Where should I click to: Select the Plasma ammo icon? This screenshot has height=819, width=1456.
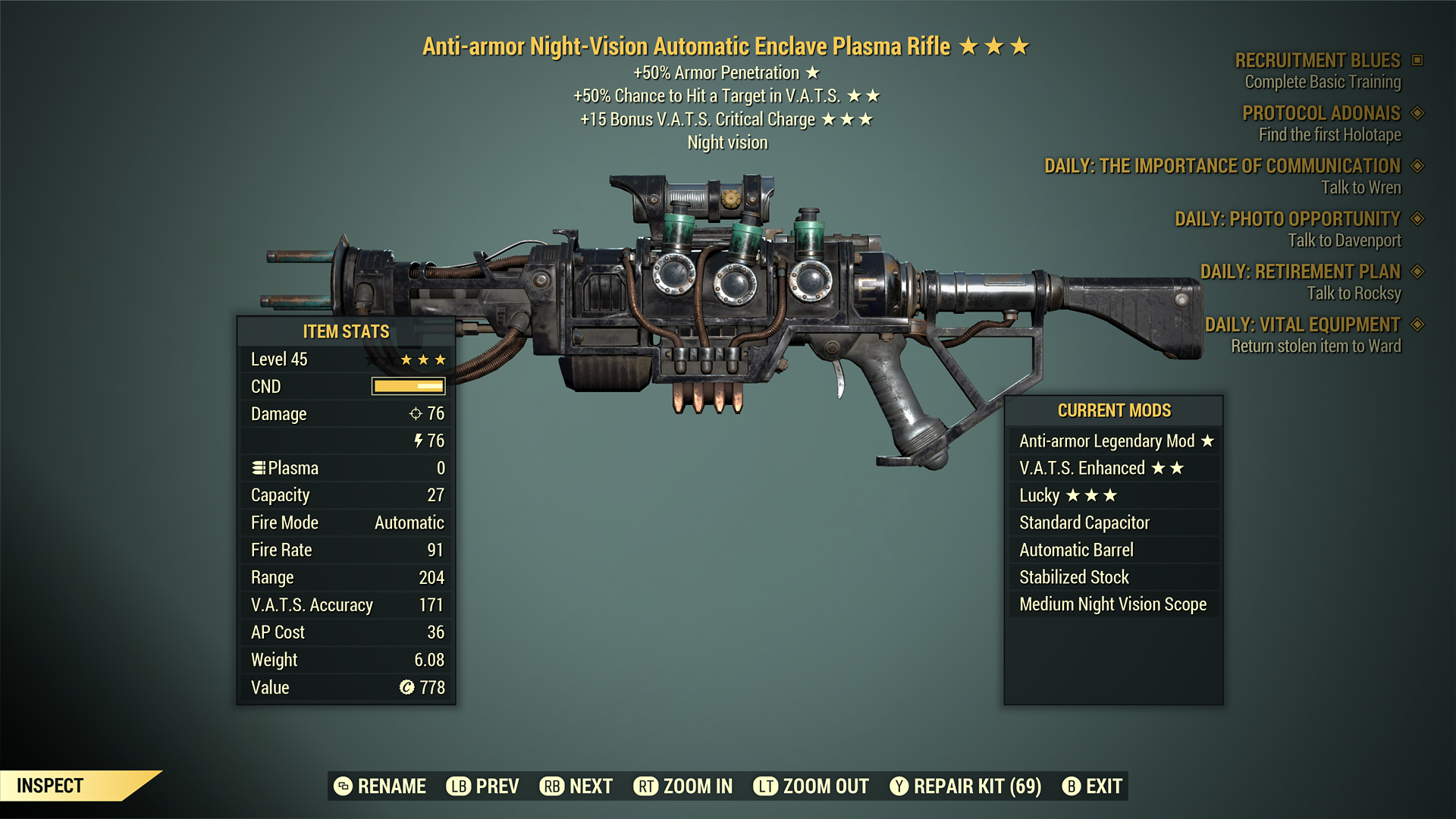[260, 468]
